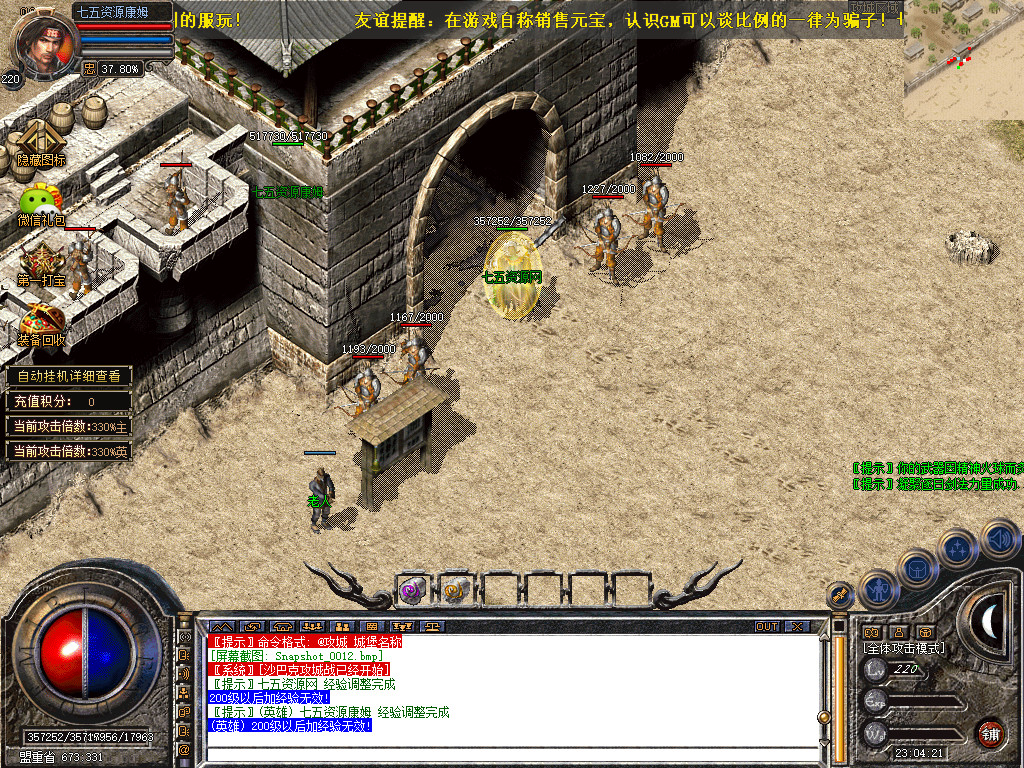This screenshot has height=768, width=1024.
Task: Close the chat panel with the X button
Action: 797,627
